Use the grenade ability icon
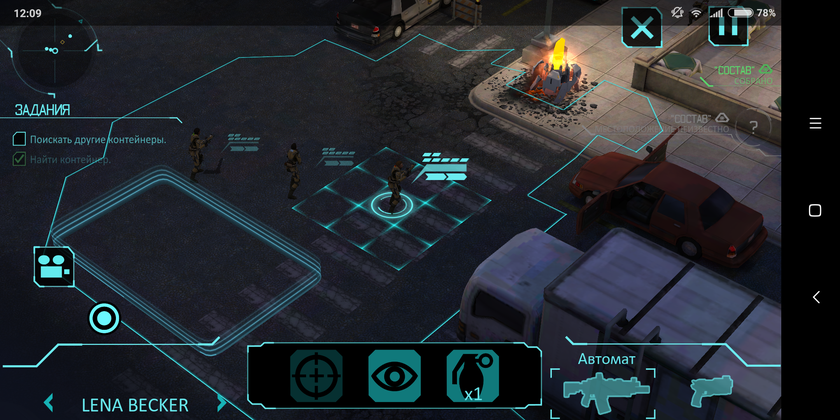Screen dimensions: 840x420 472,376
